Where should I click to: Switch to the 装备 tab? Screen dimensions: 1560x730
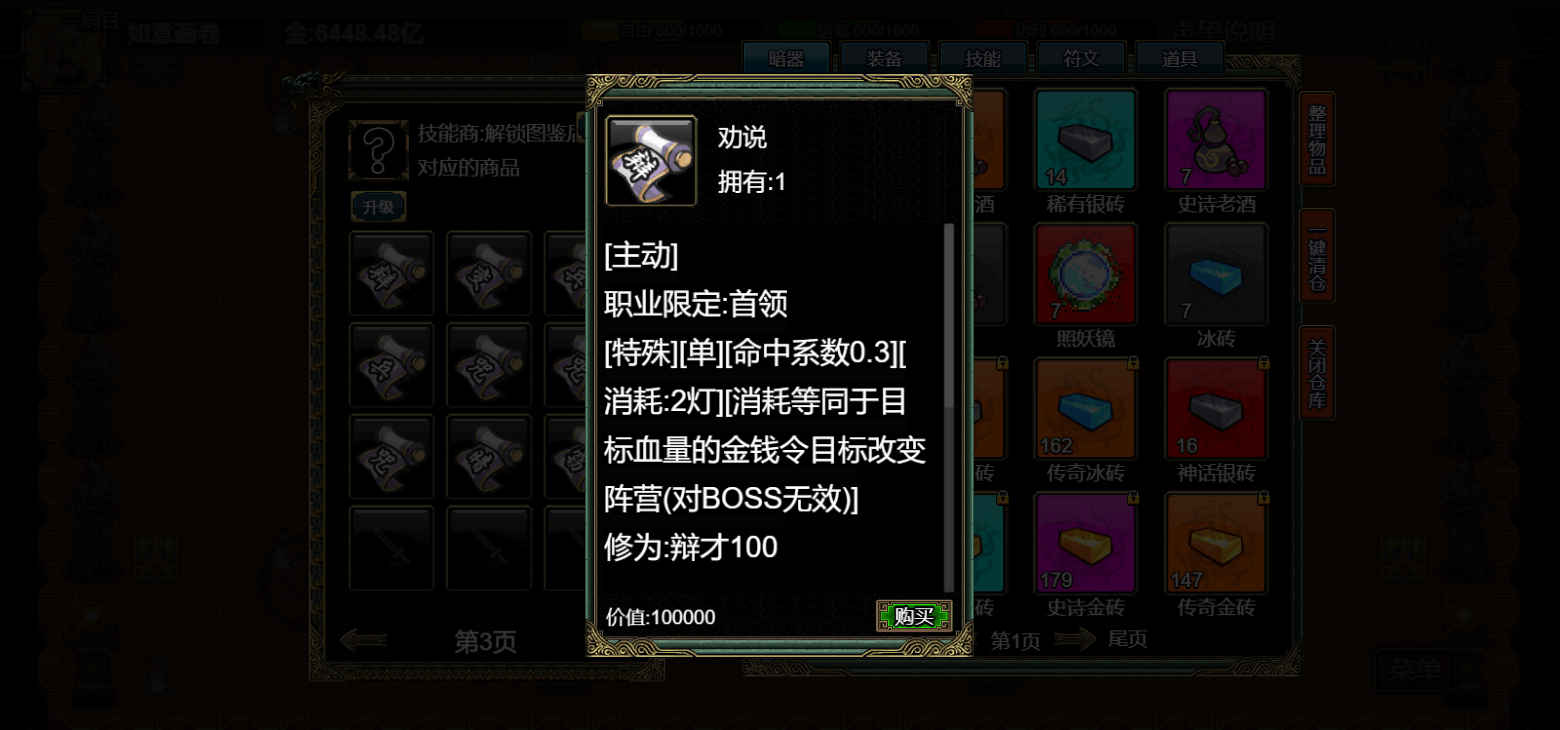[884, 58]
